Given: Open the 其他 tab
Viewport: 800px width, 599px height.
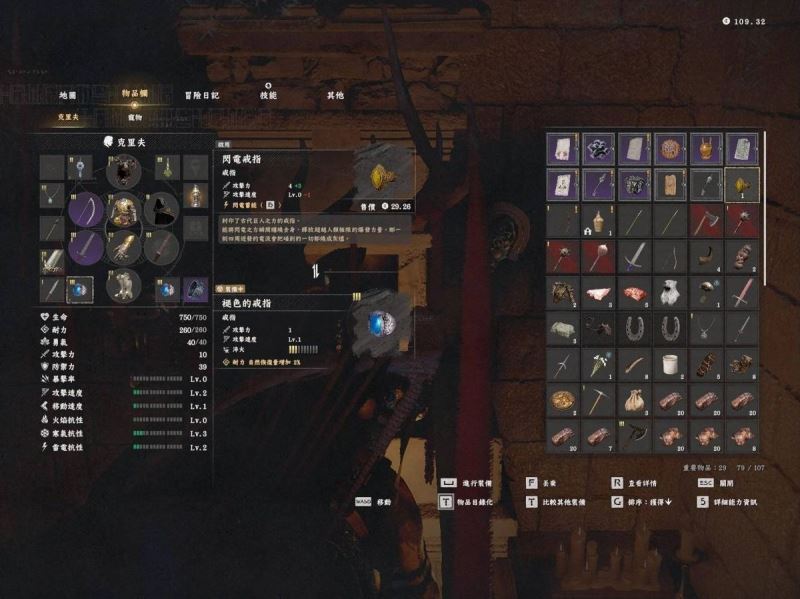Looking at the screenshot, I should click(x=335, y=96).
